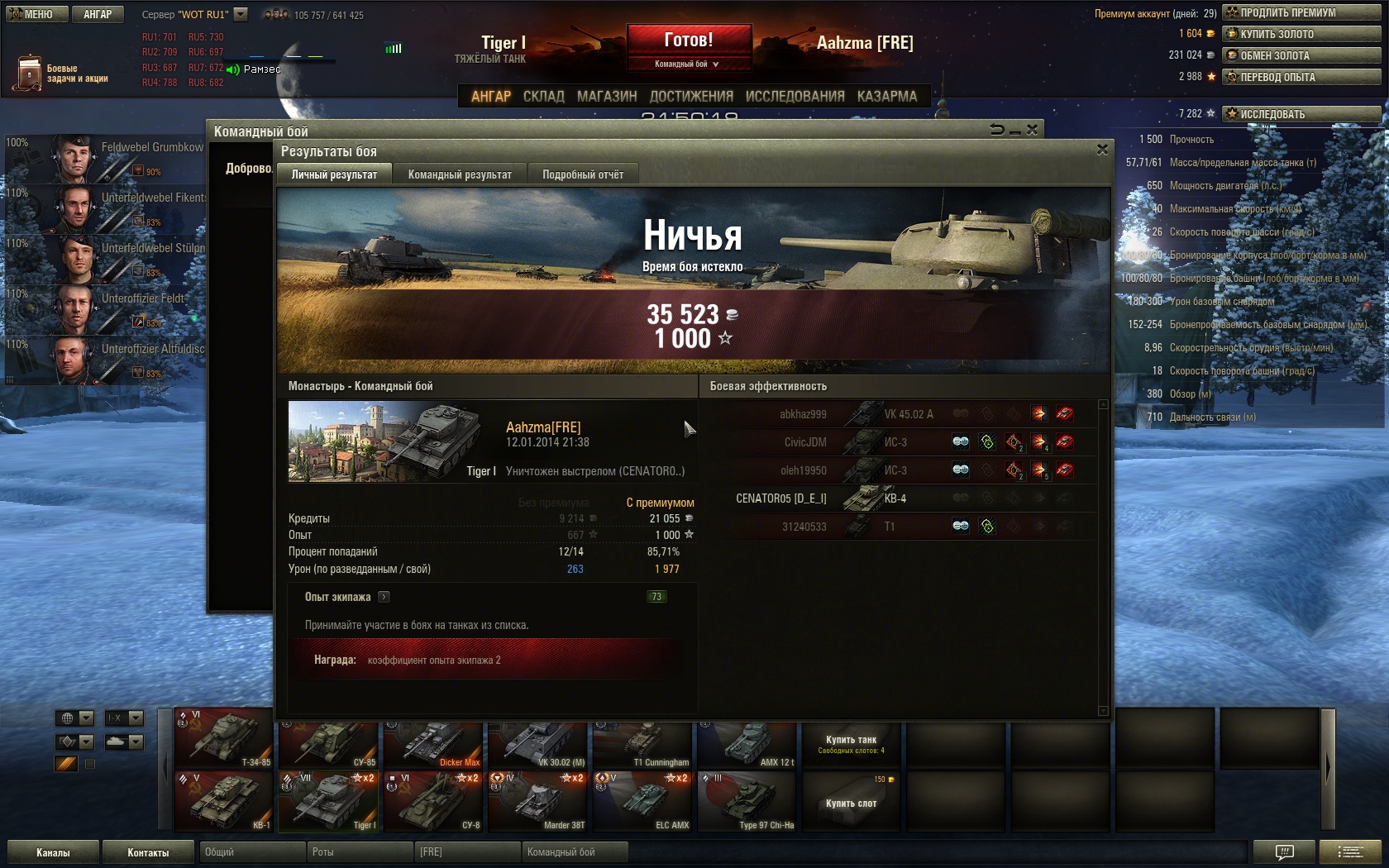Select the Т-34-85 tank in the carousel
Screen dimensions: 1389x868
click(x=223, y=738)
